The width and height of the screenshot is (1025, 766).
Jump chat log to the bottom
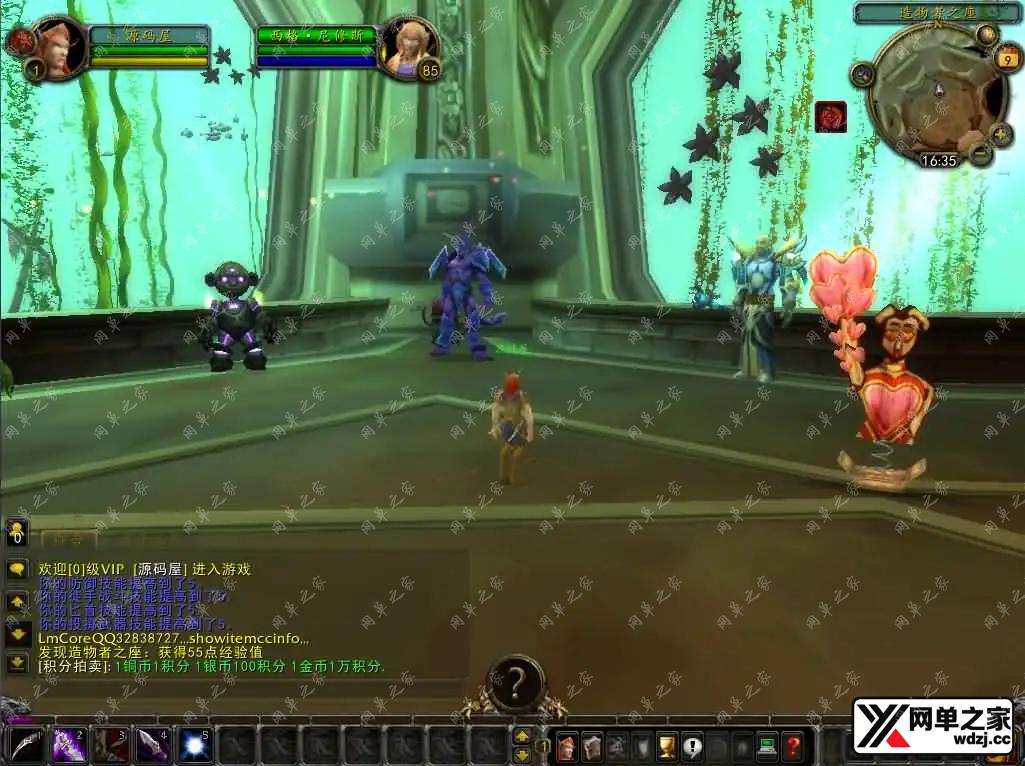(17, 662)
